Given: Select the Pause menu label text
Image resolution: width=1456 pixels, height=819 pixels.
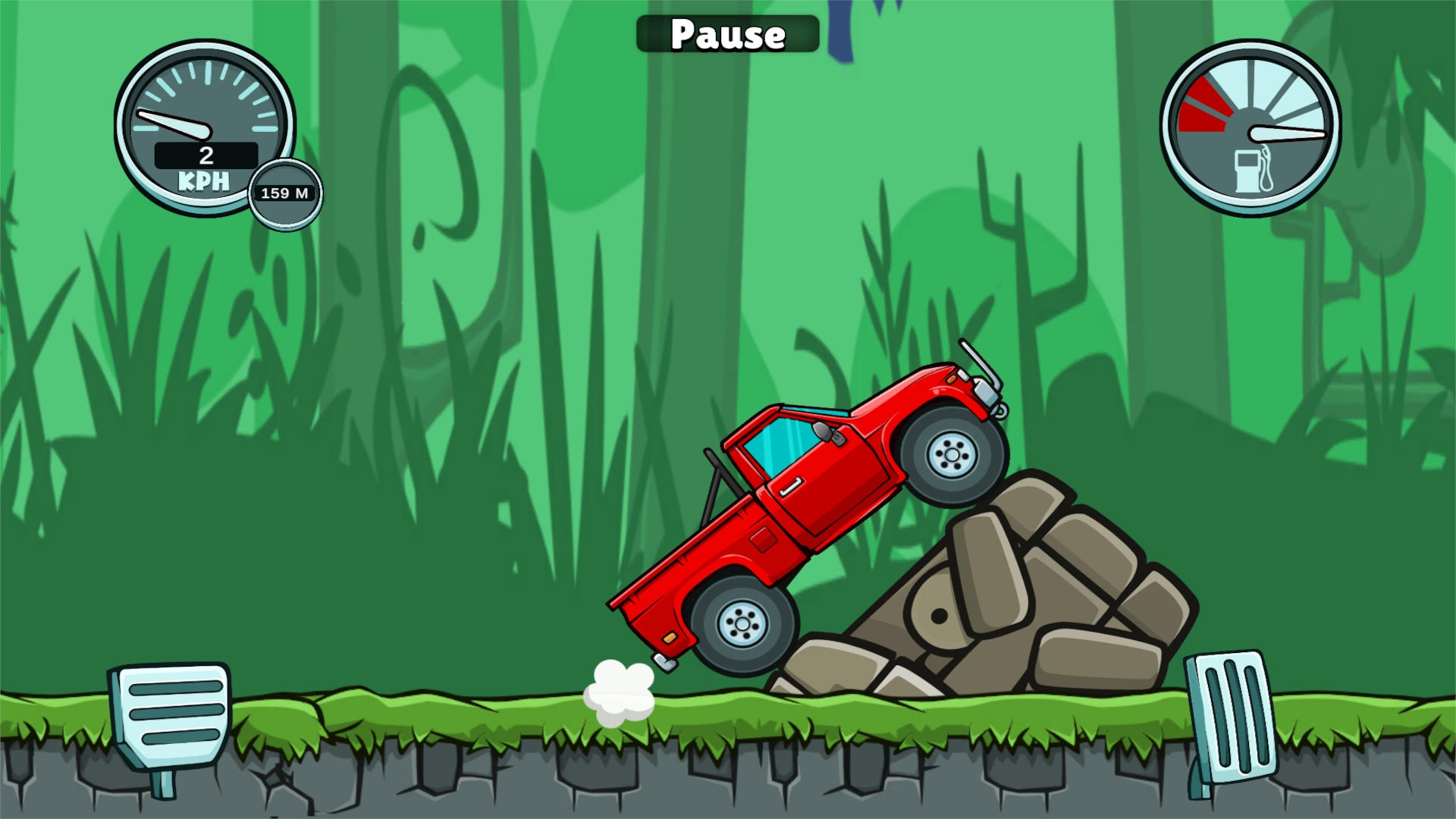Looking at the screenshot, I should 727,33.
